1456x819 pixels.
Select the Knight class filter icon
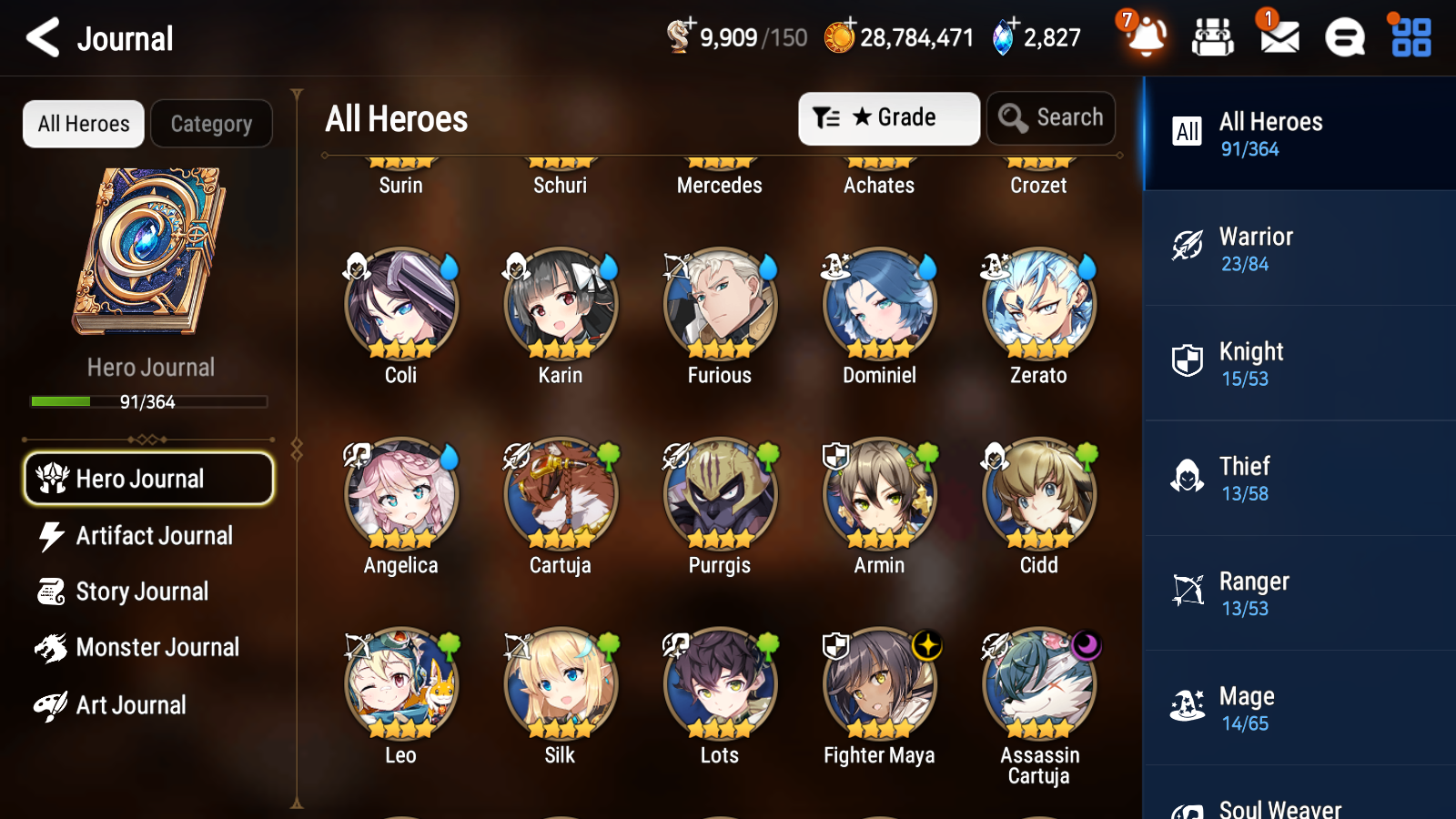[x=1188, y=361]
